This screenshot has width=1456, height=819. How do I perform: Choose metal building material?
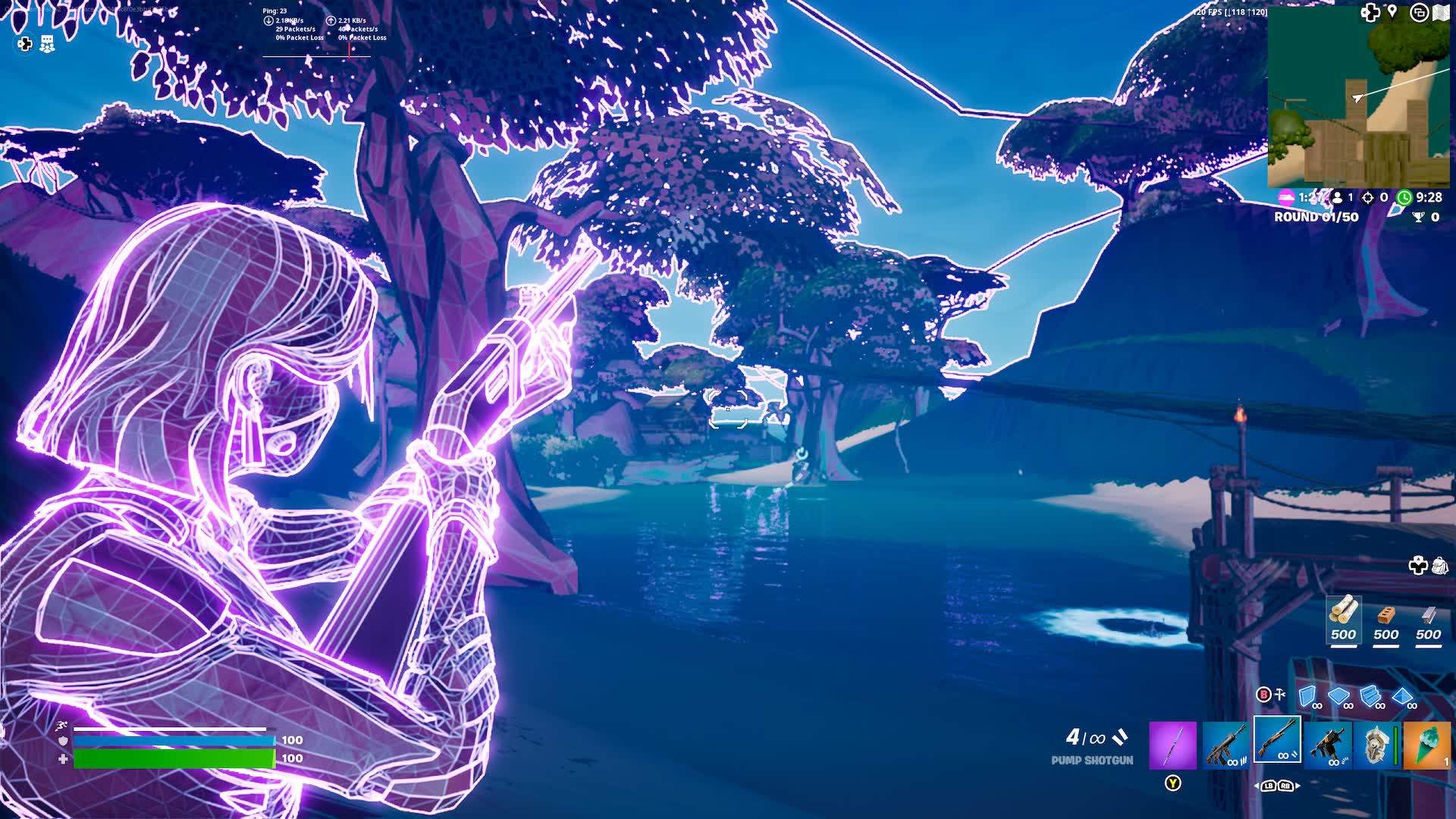coord(1429,618)
